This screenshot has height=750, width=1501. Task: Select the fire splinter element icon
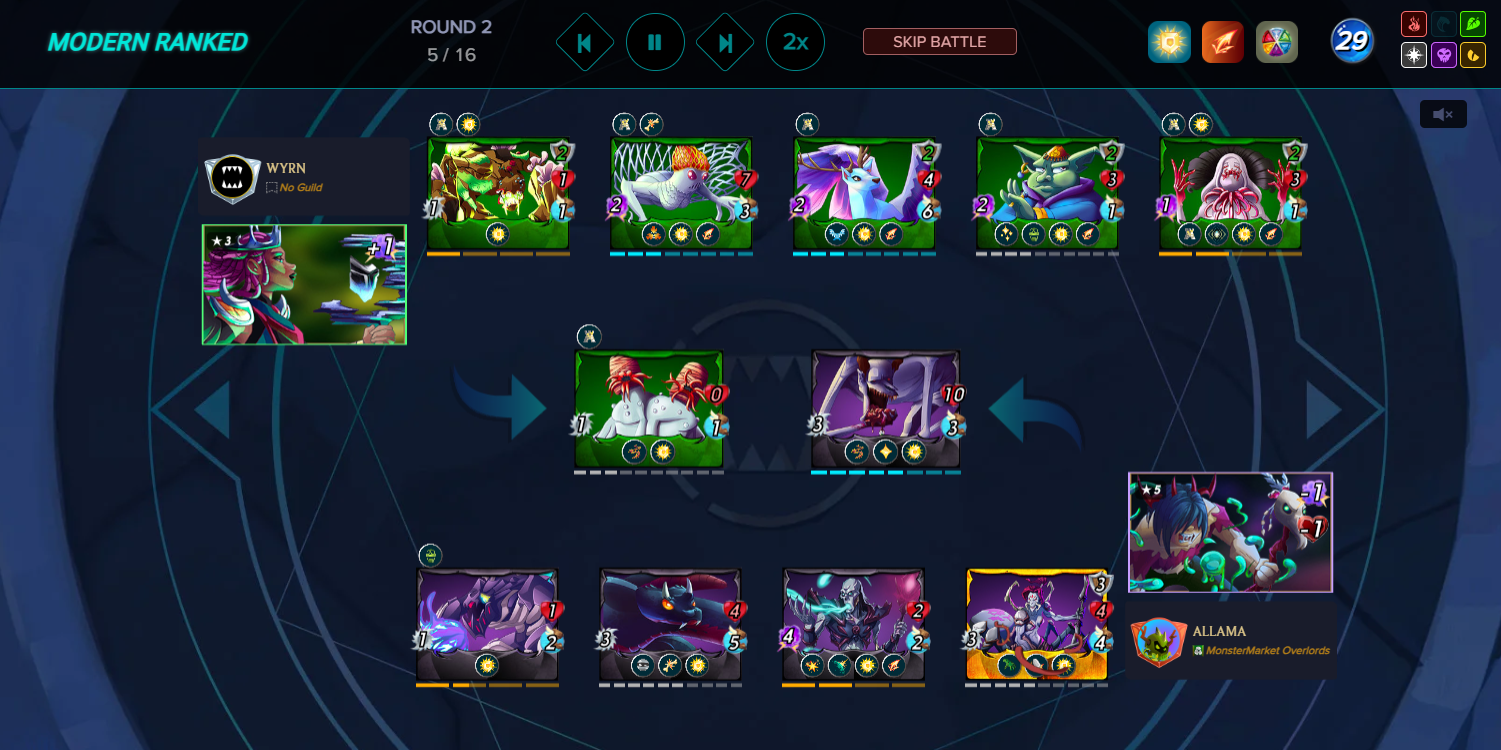tap(1414, 23)
